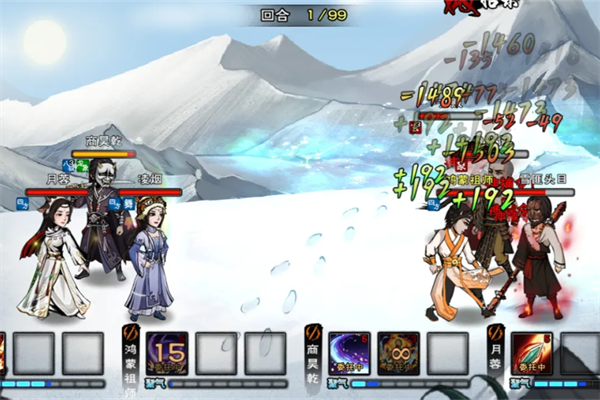Viewport: 600px width, 400px height.
Task: Trigger the red feather skill icon
Action: coord(532,353)
